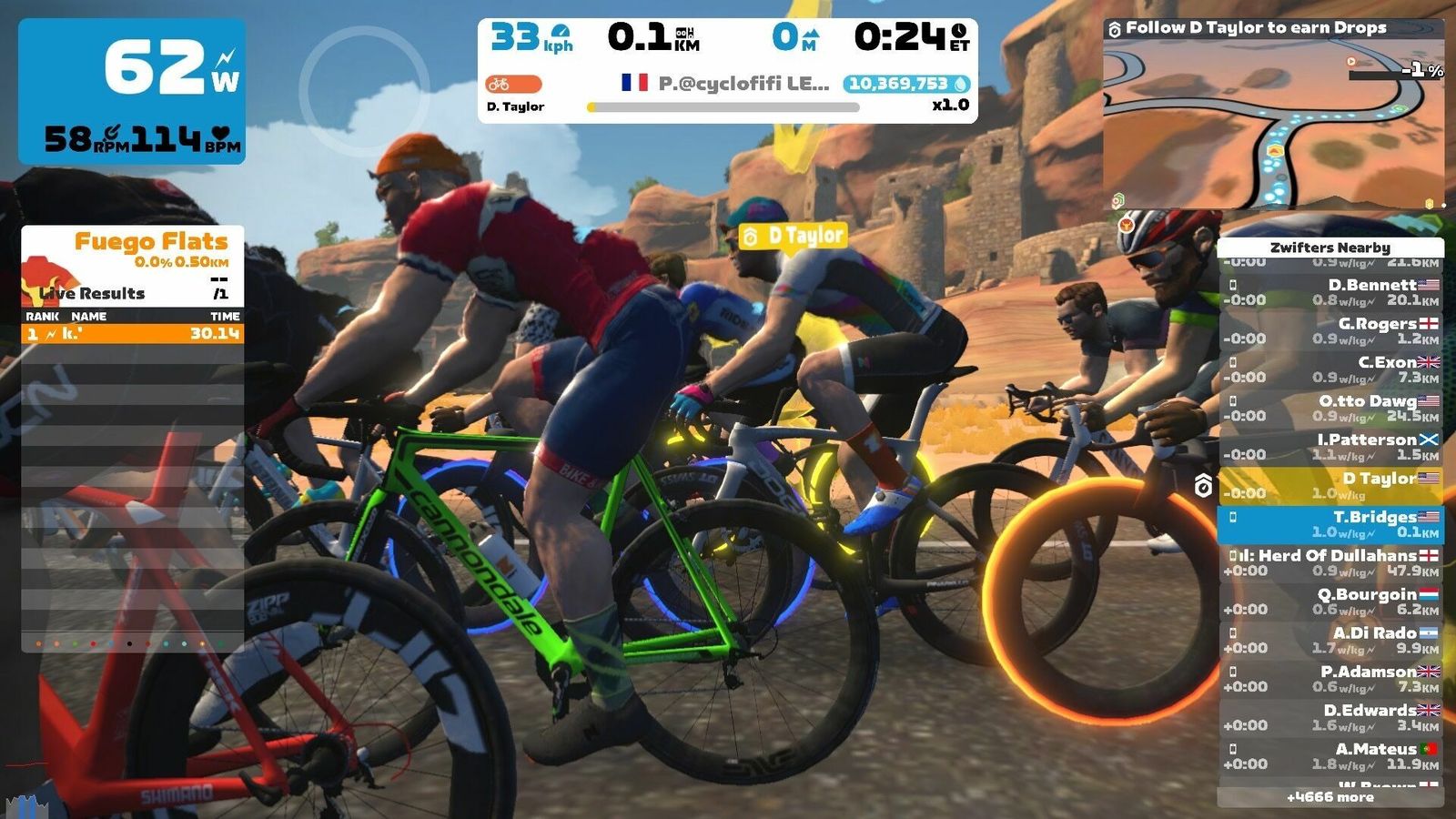
Task: Show the +4666 more riders
Action: pyautogui.click(x=1330, y=797)
